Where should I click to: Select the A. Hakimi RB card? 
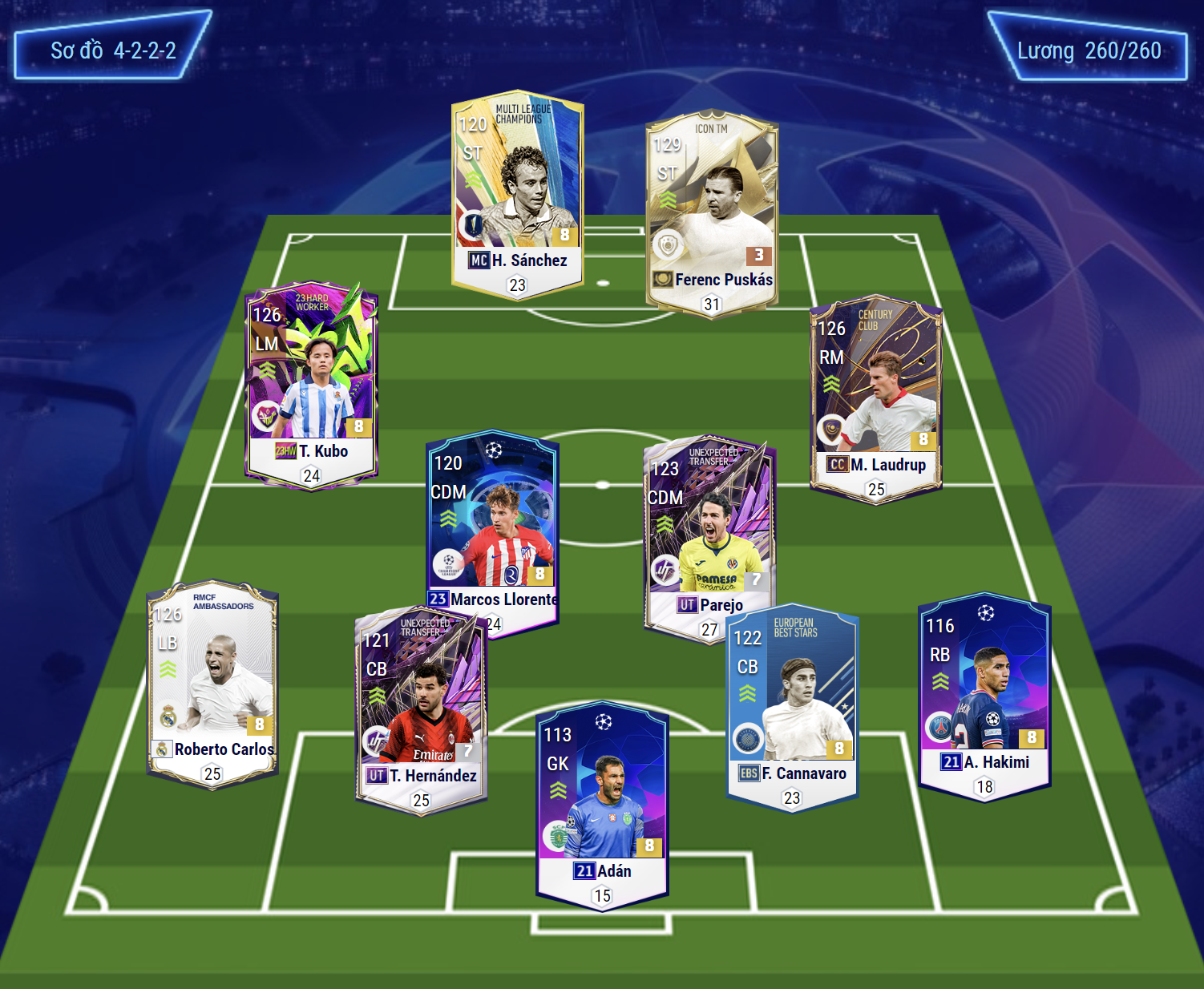(x=984, y=695)
